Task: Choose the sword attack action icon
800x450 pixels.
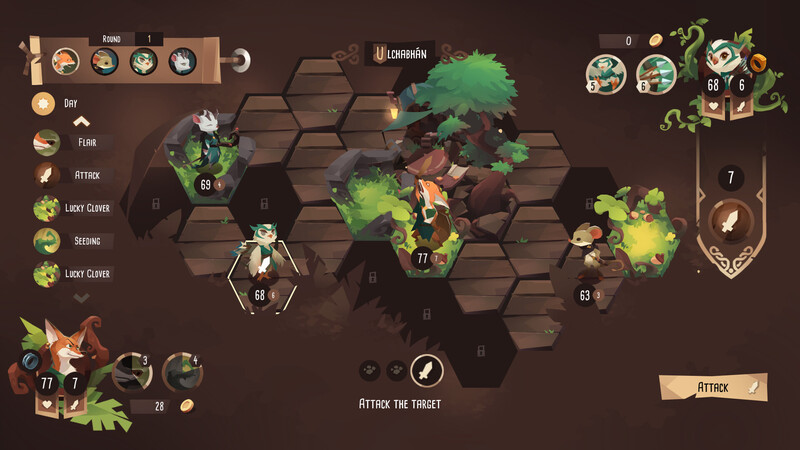Action: point(426,371)
